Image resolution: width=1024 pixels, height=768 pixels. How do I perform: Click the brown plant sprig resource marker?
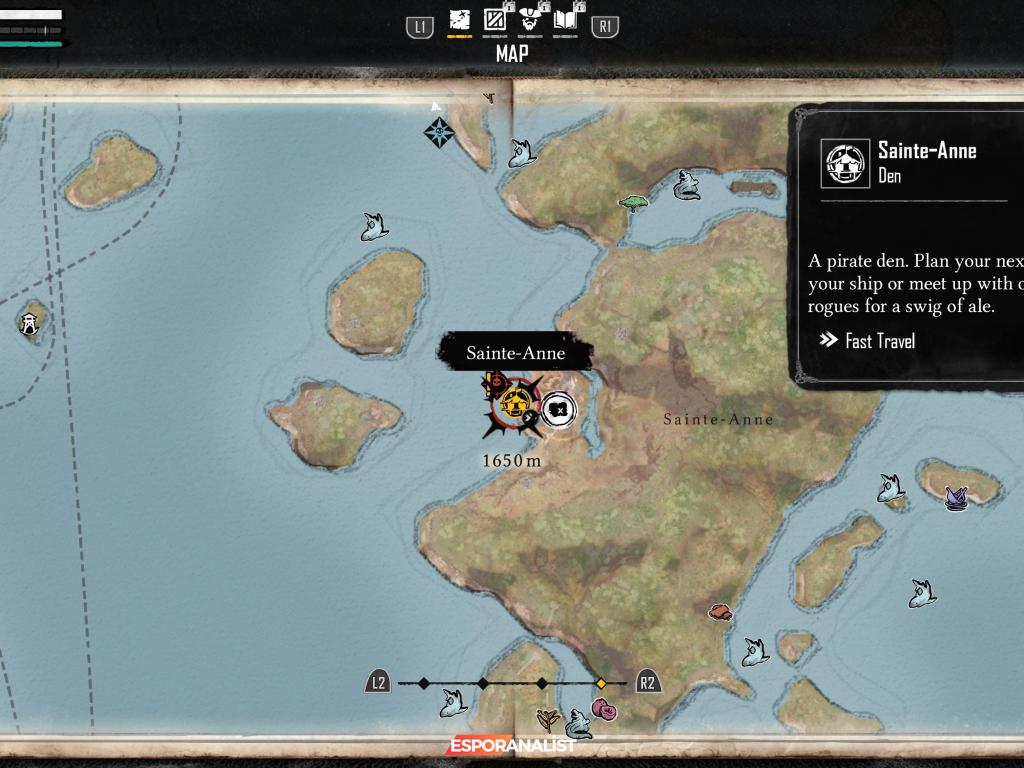click(547, 718)
